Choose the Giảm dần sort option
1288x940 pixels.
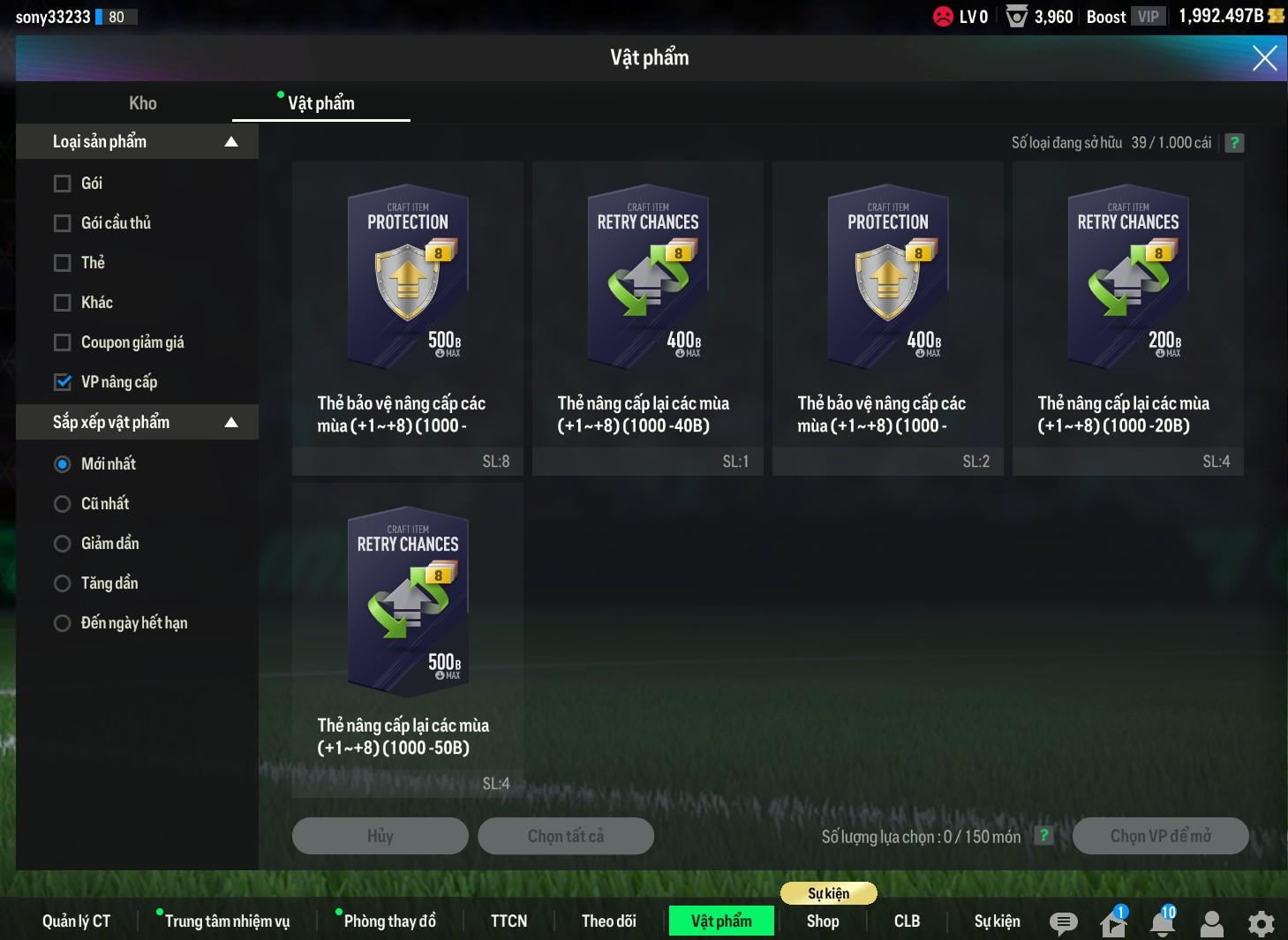63,544
